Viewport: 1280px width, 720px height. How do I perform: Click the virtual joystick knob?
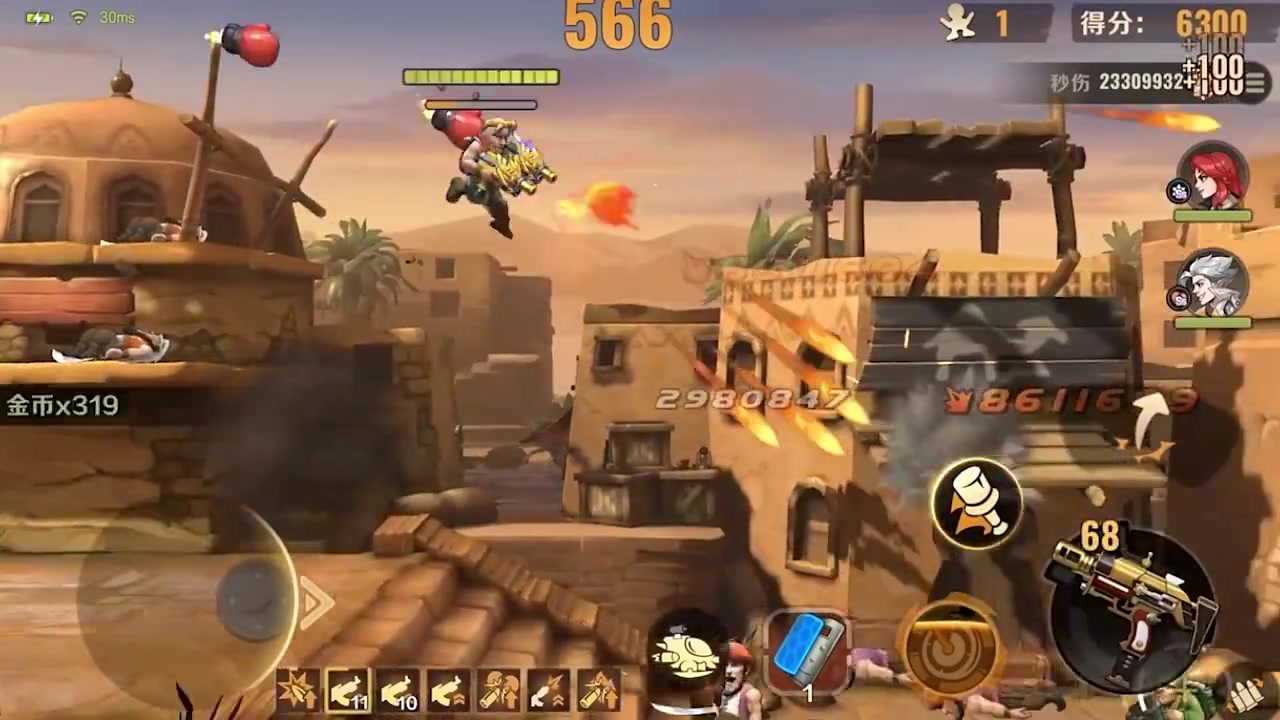tap(252, 600)
